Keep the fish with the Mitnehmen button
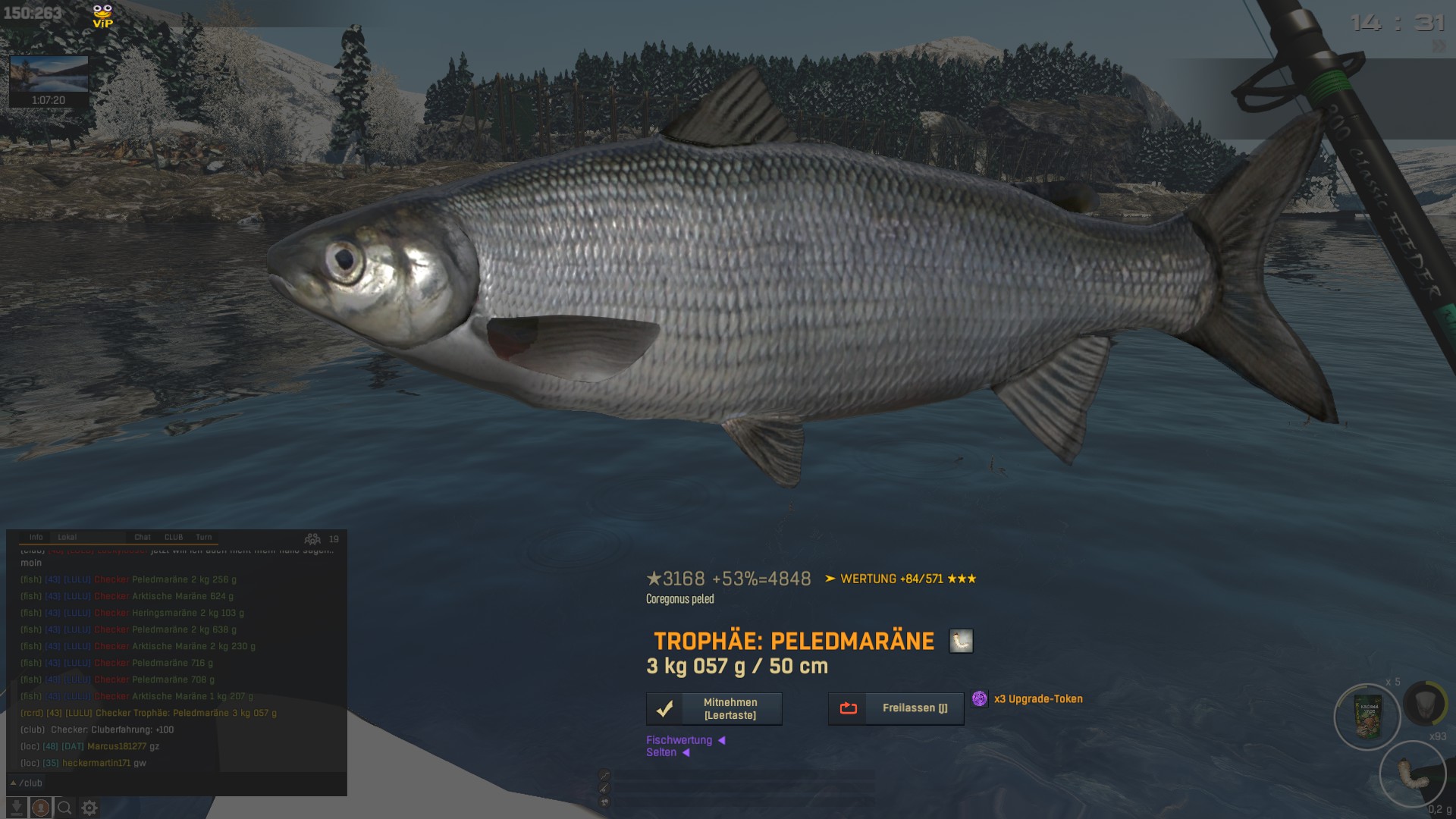1456x819 pixels. coord(714,708)
